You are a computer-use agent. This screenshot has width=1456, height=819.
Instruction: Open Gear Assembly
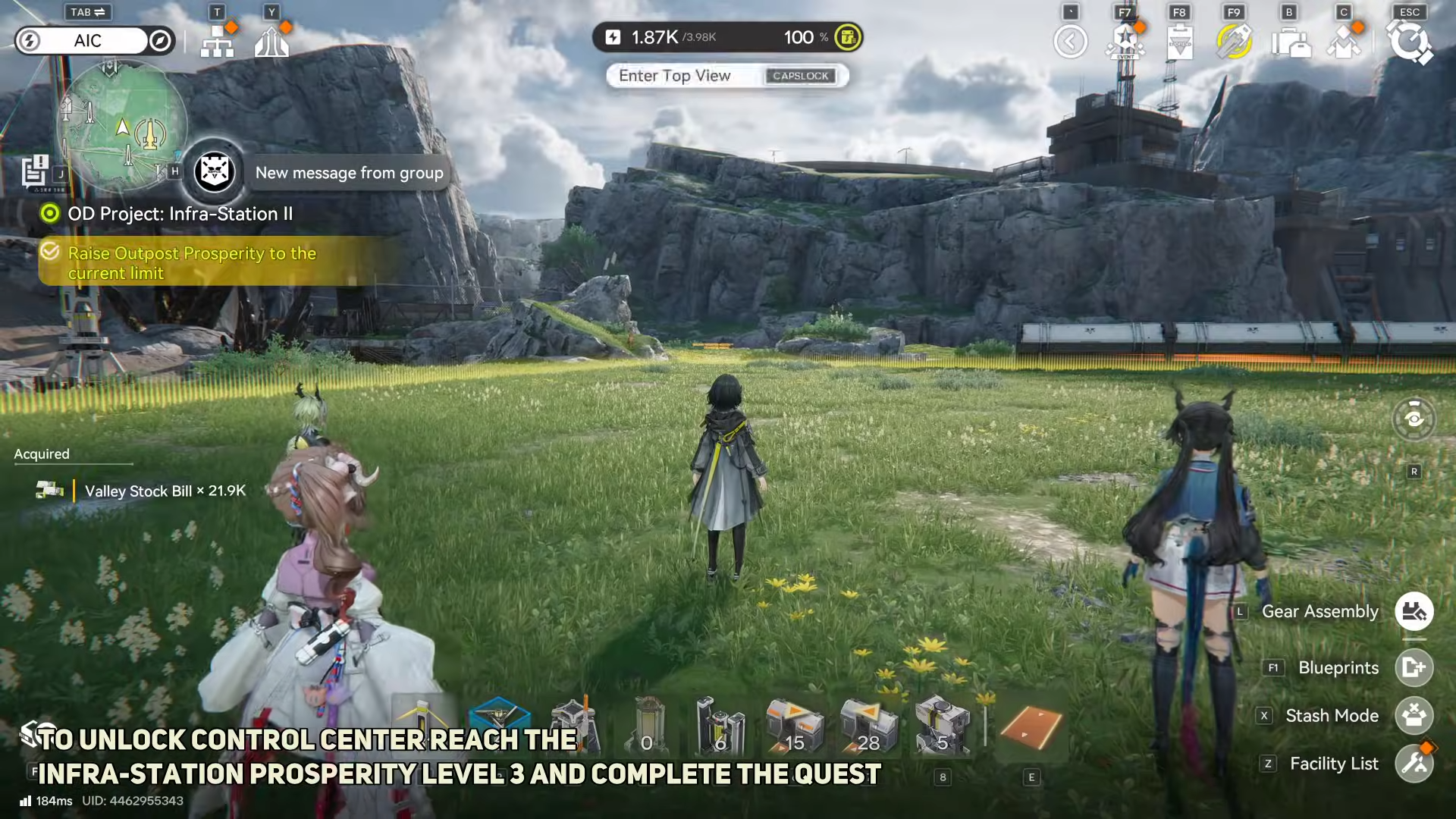pyautogui.click(x=1414, y=611)
